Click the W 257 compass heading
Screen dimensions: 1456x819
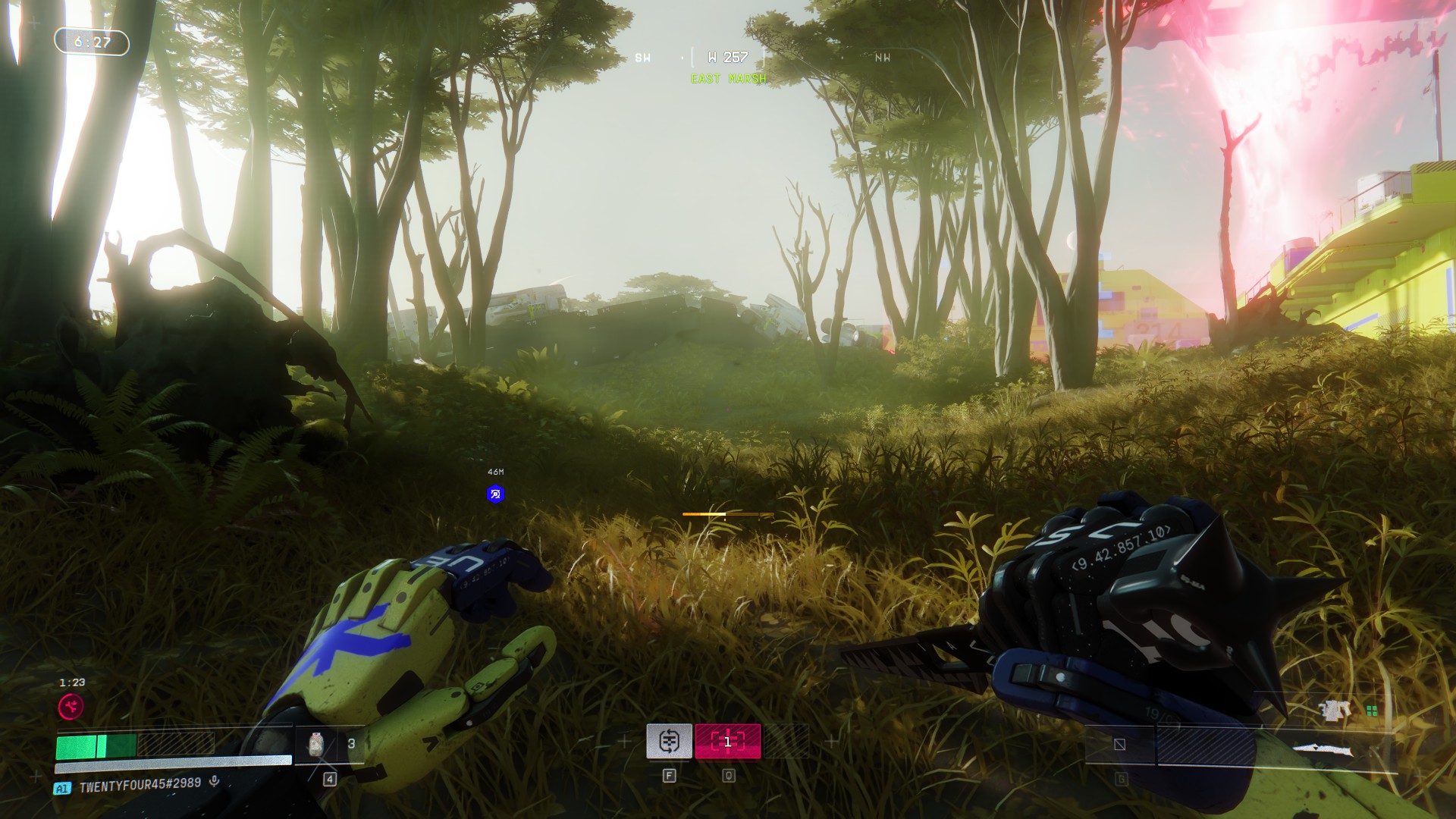[x=728, y=58]
